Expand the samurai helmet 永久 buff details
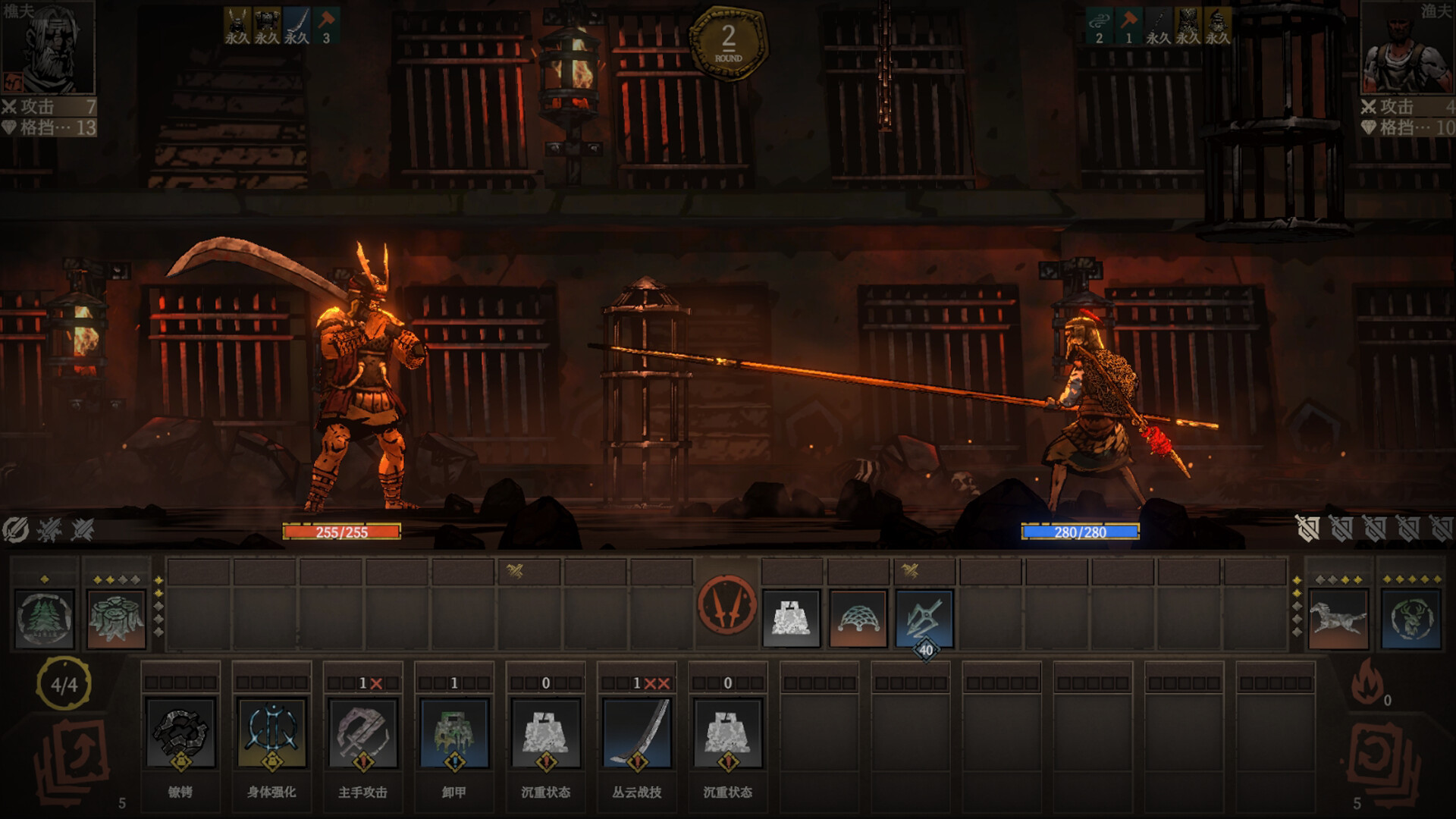Screen dimensions: 1456x819 click(x=237, y=23)
